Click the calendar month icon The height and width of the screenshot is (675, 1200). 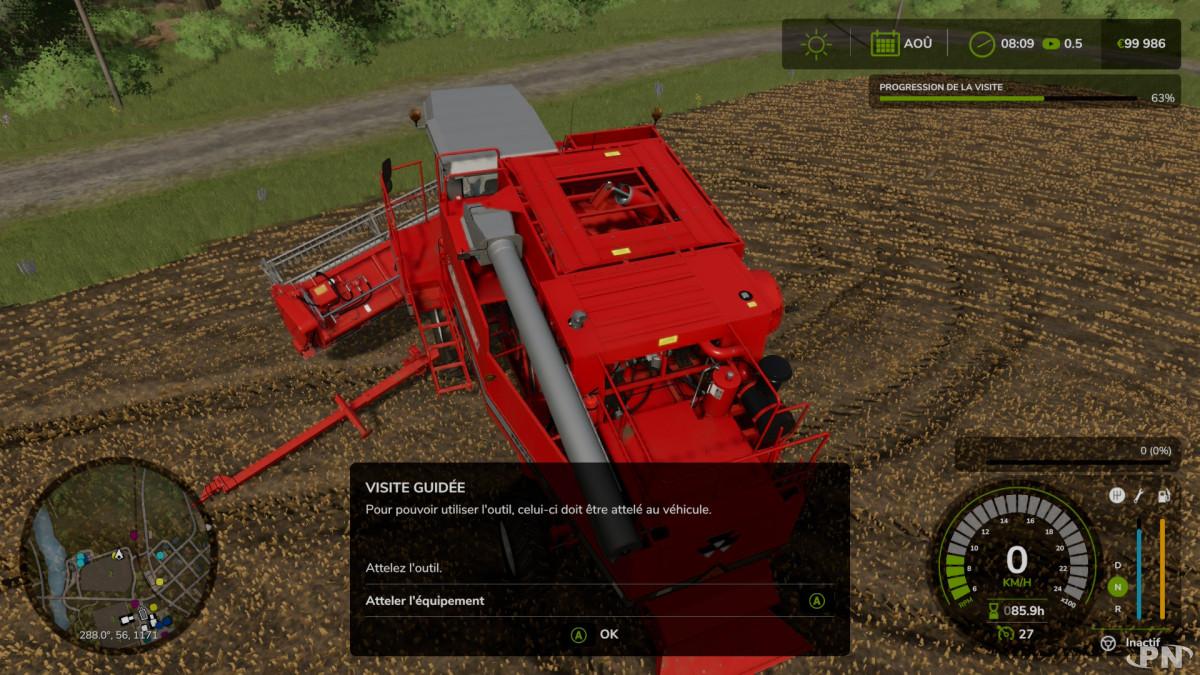point(885,44)
